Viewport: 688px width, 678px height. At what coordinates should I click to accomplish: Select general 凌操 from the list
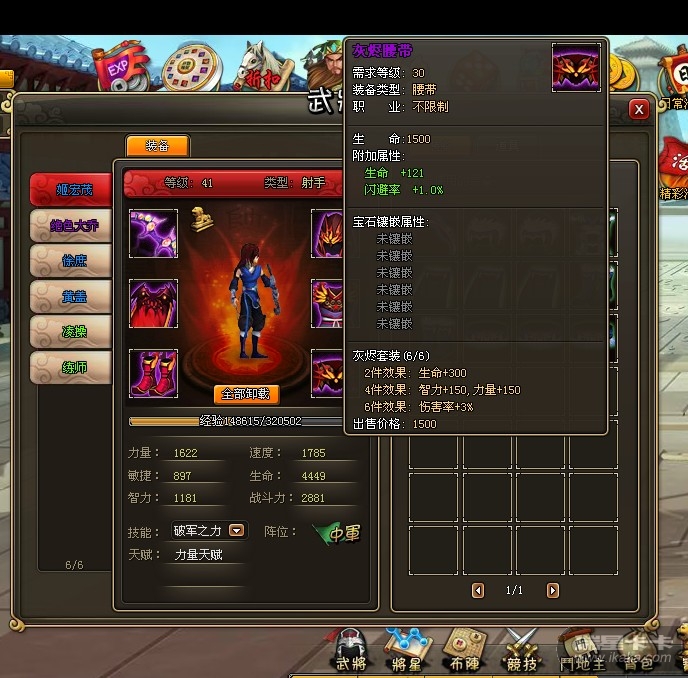(x=70, y=331)
